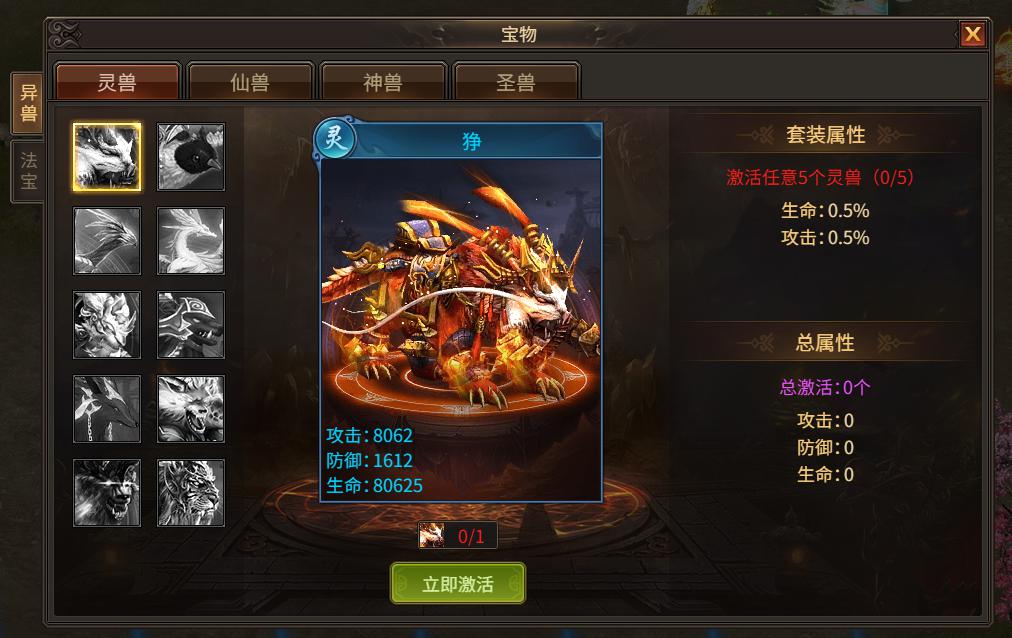
Task: Choose the beast with chains portrait
Action: 107,409
